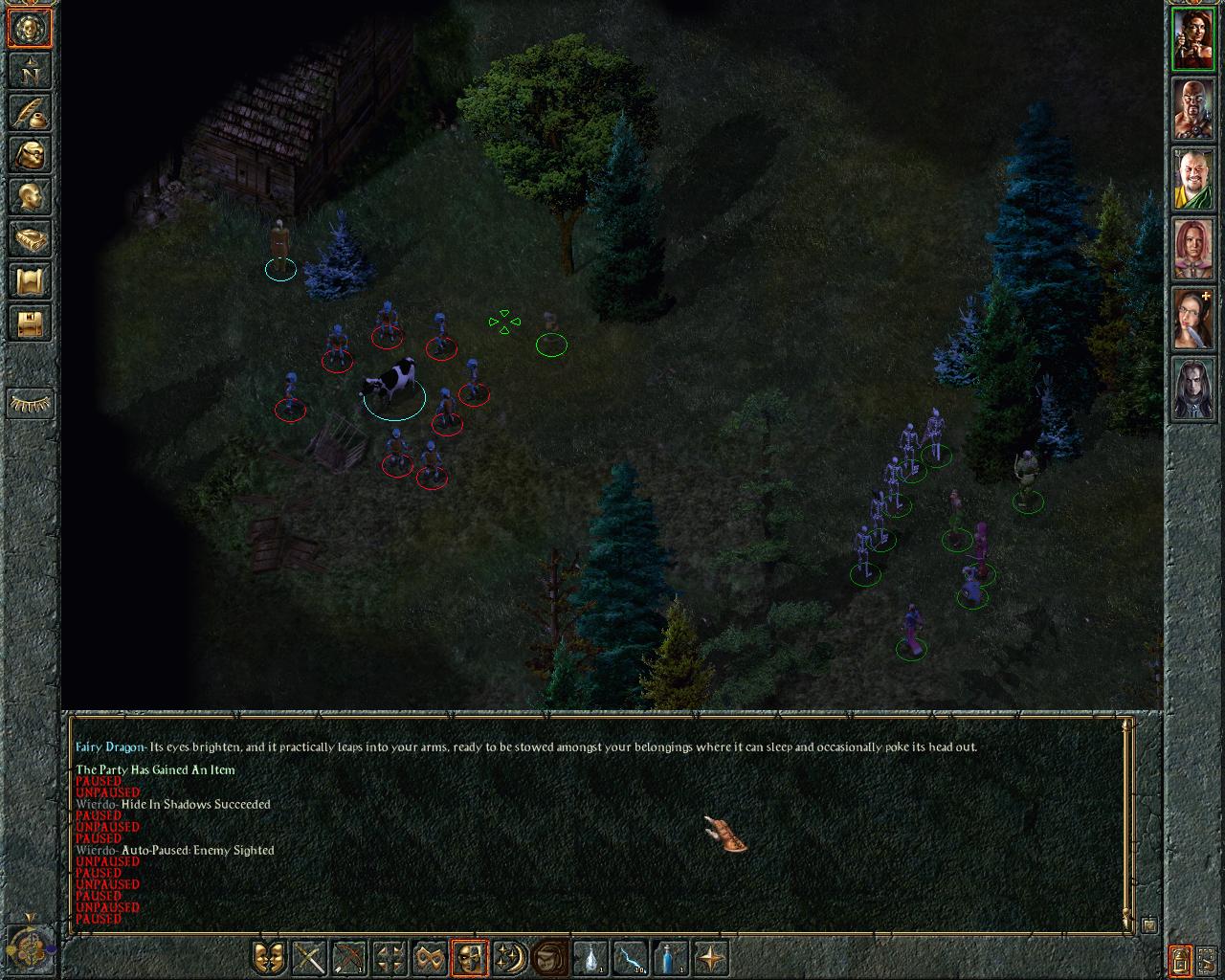Equip the sword weapon slot
The height and width of the screenshot is (980, 1225).
click(x=310, y=957)
